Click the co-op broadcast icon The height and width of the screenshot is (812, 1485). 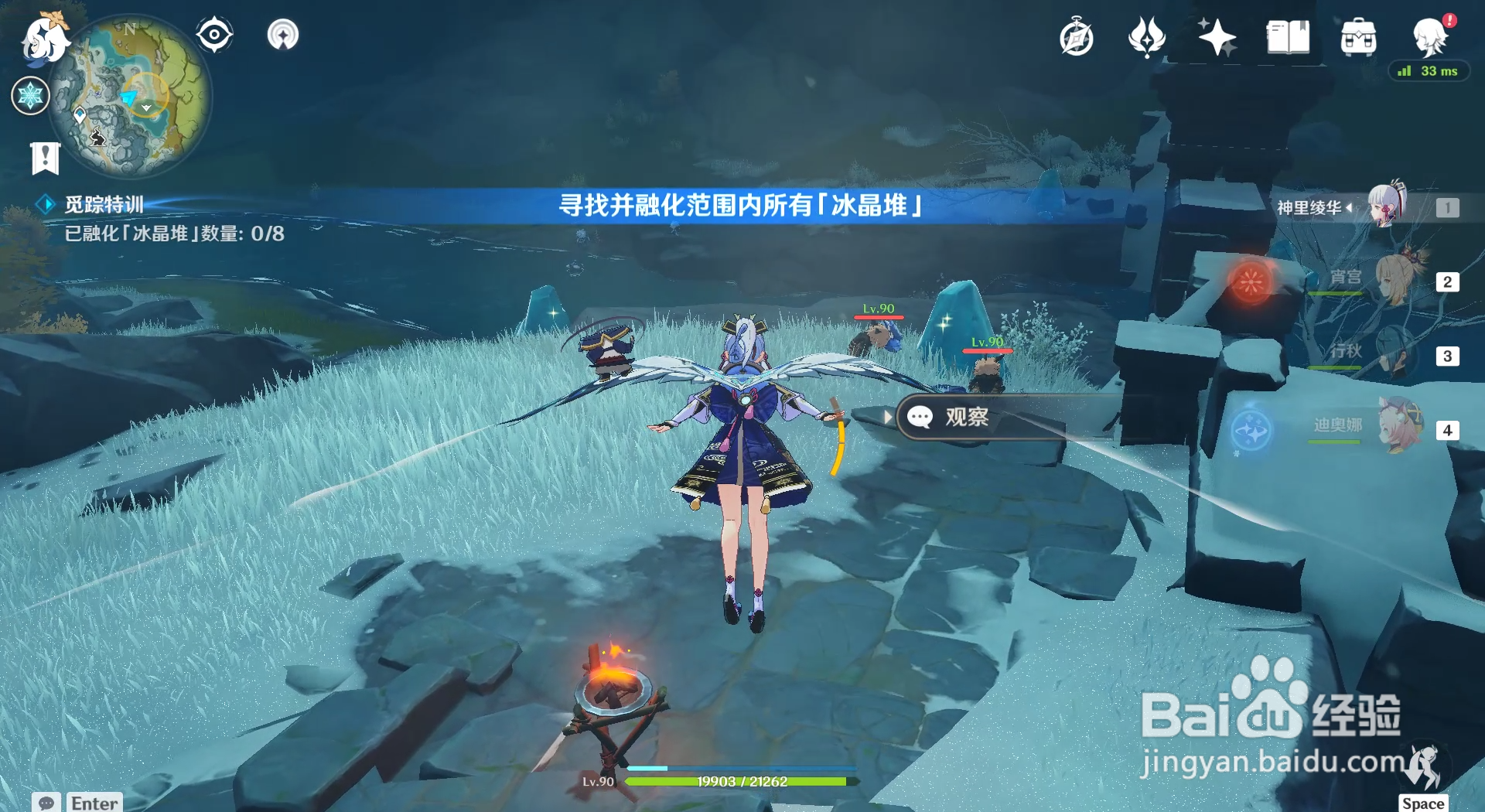[x=283, y=32]
